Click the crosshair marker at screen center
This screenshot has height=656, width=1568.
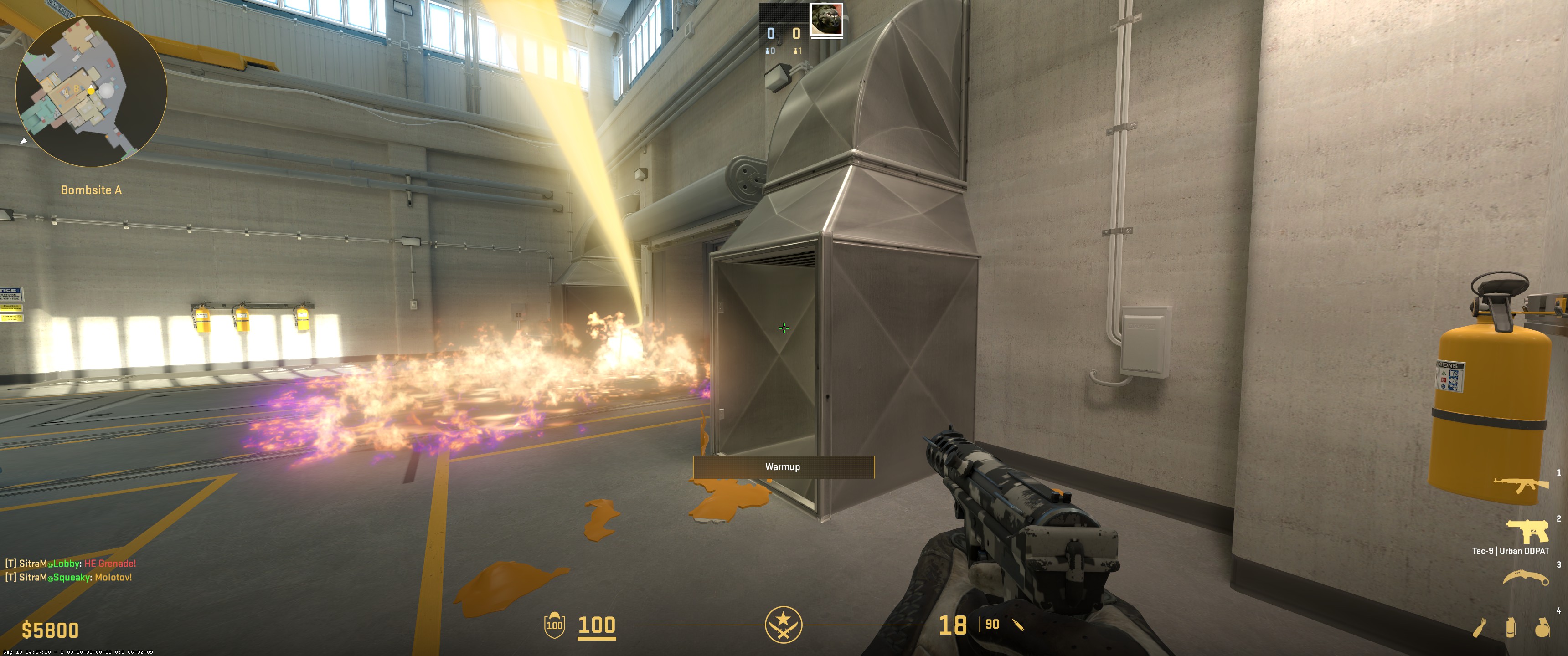(x=784, y=328)
